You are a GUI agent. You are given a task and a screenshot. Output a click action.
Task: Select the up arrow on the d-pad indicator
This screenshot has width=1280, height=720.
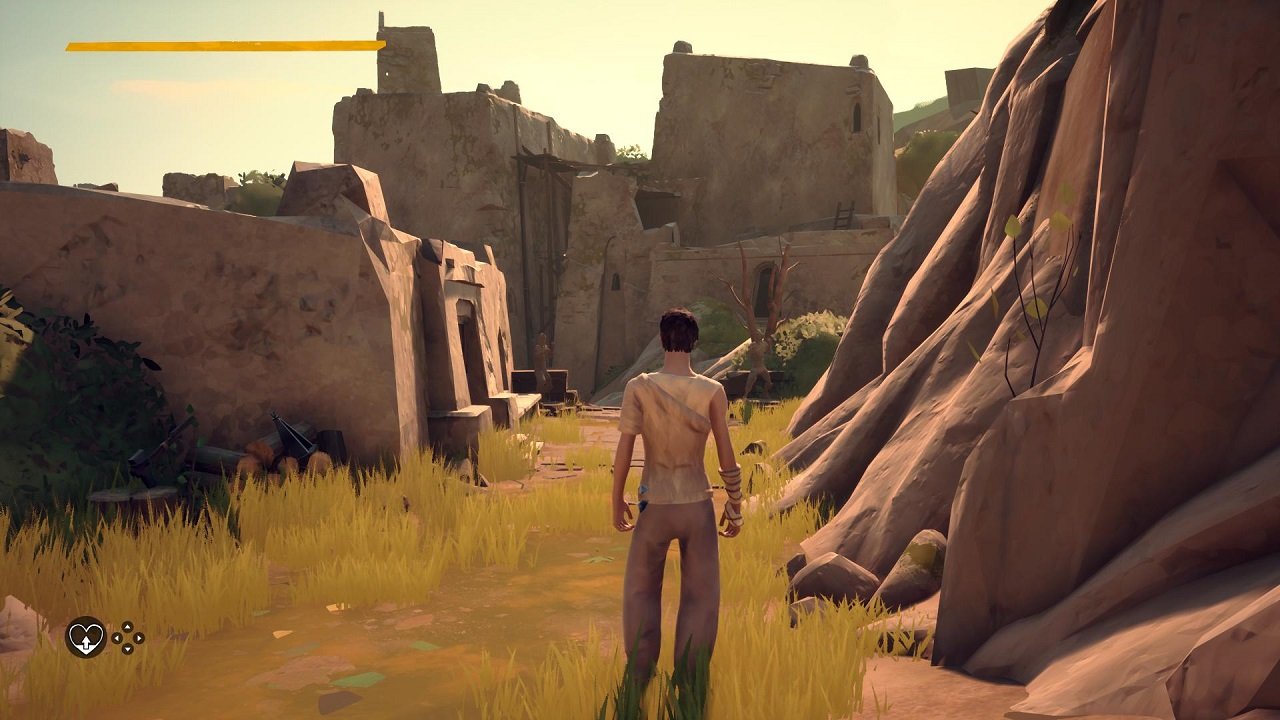point(127,627)
